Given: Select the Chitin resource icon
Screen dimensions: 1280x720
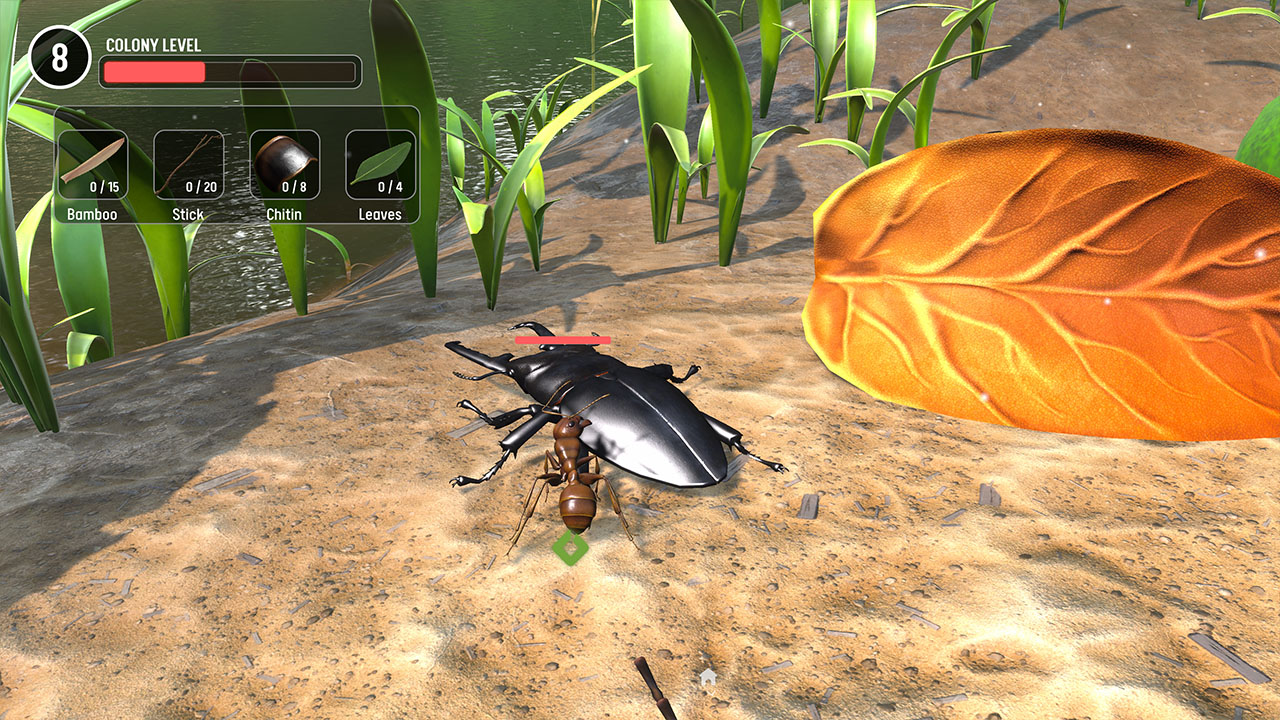Looking at the screenshot, I should [x=283, y=158].
